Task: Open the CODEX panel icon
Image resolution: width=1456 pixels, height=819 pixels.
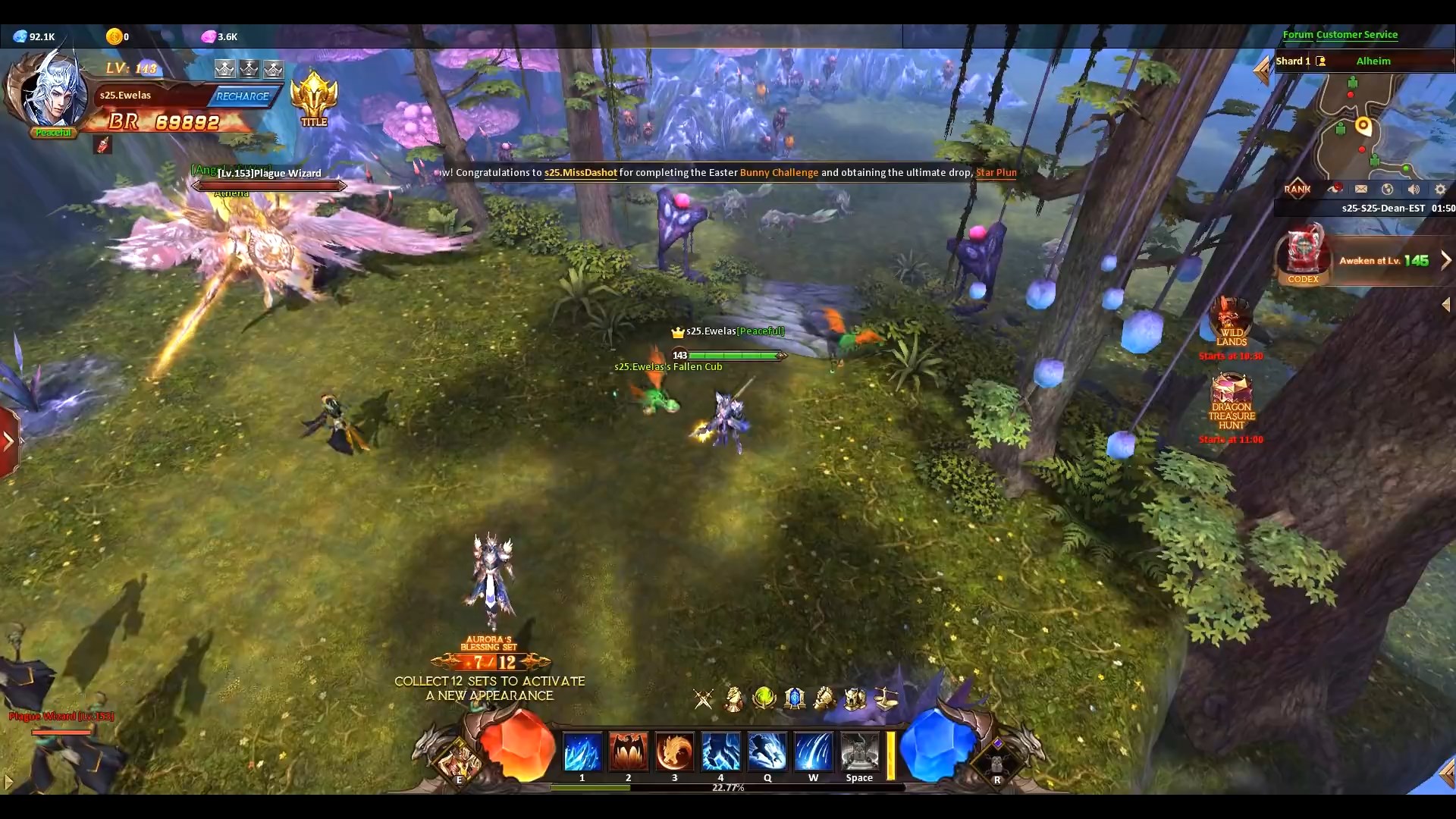Action: [x=1303, y=254]
